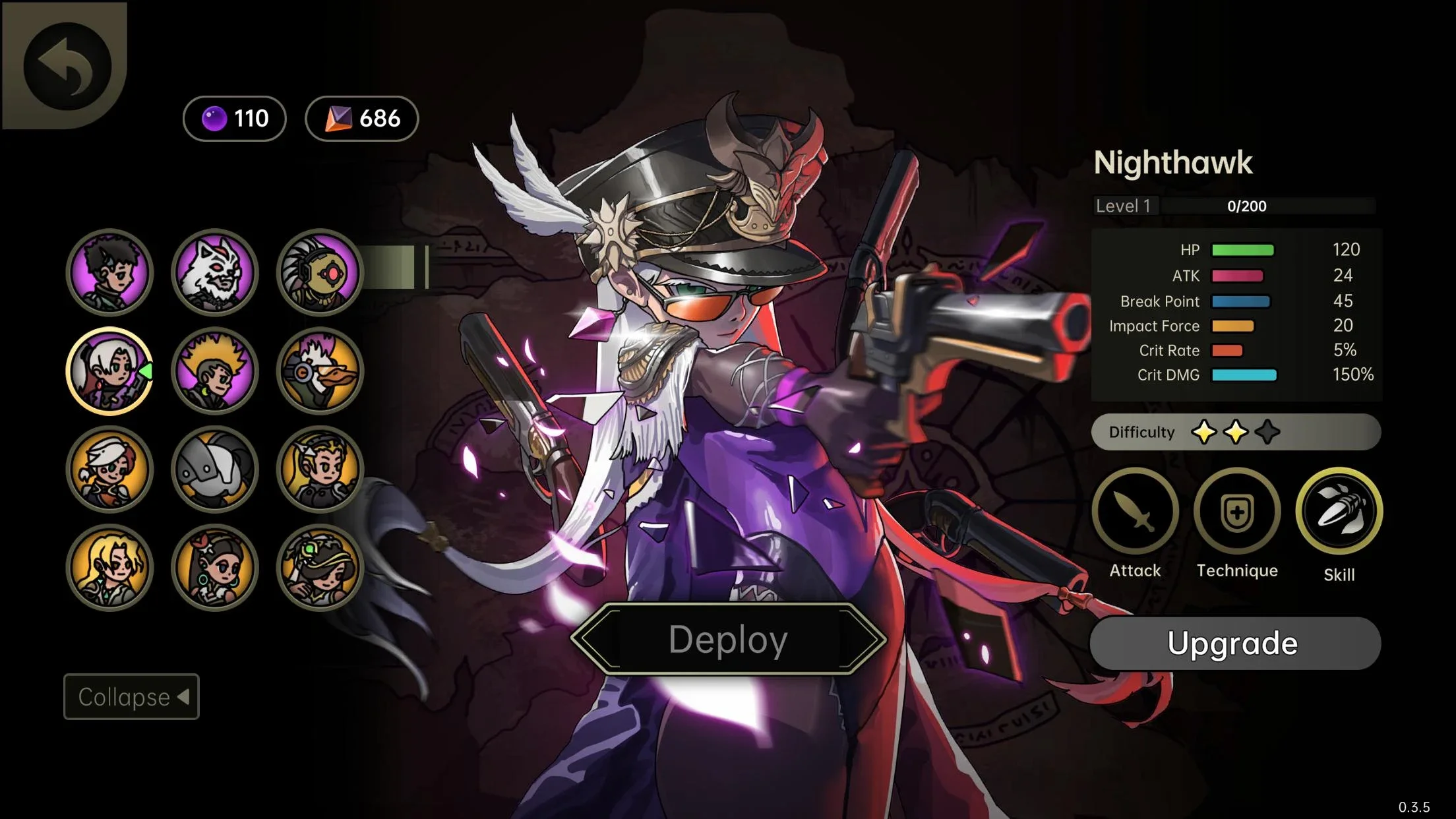Upgrade the selected character

(1234, 643)
